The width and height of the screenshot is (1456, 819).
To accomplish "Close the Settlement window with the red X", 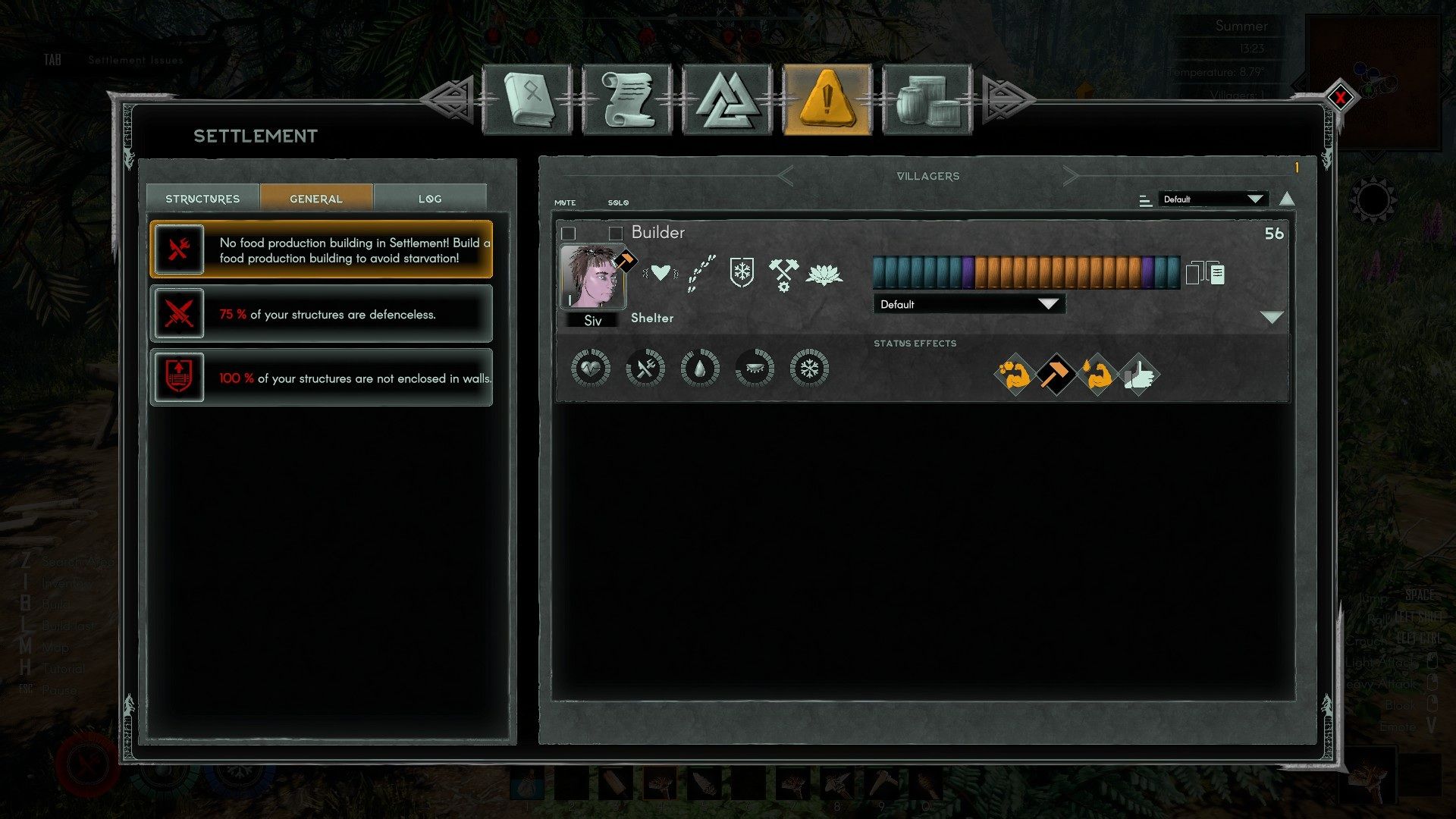I will (x=1340, y=97).
